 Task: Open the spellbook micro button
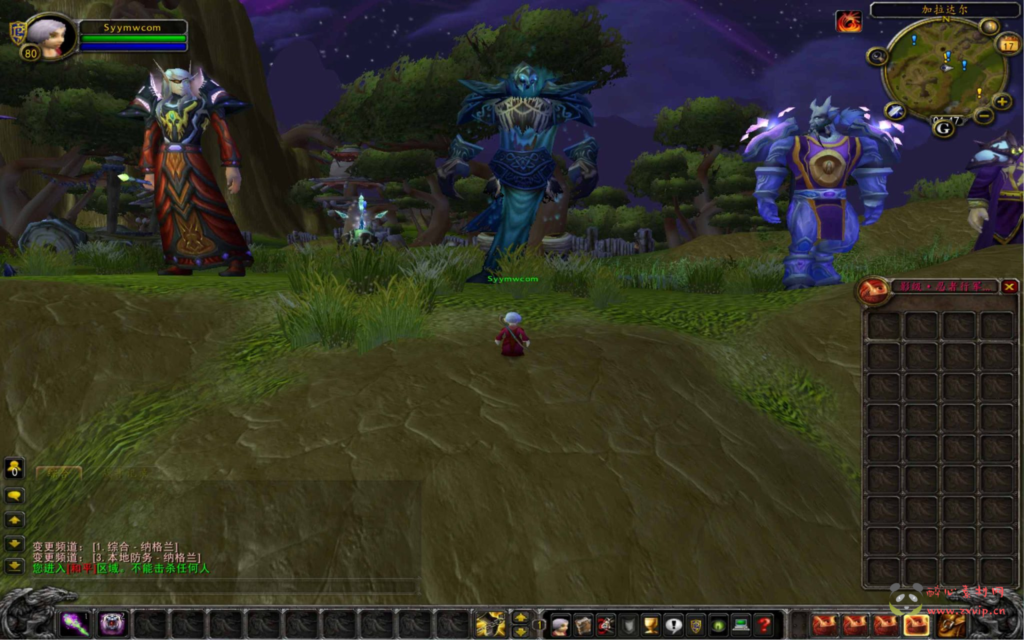[583, 626]
